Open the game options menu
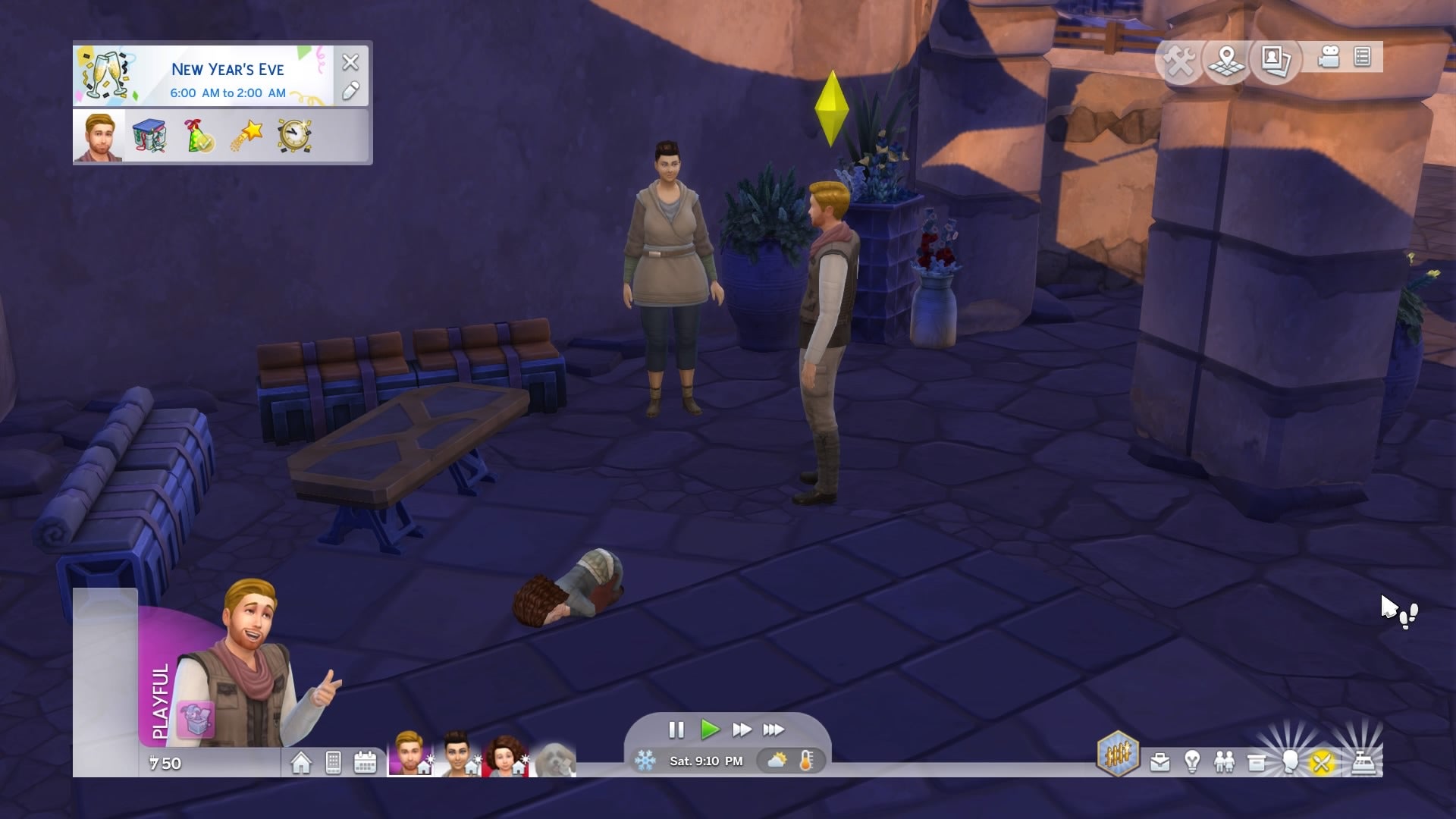 tap(1362, 58)
